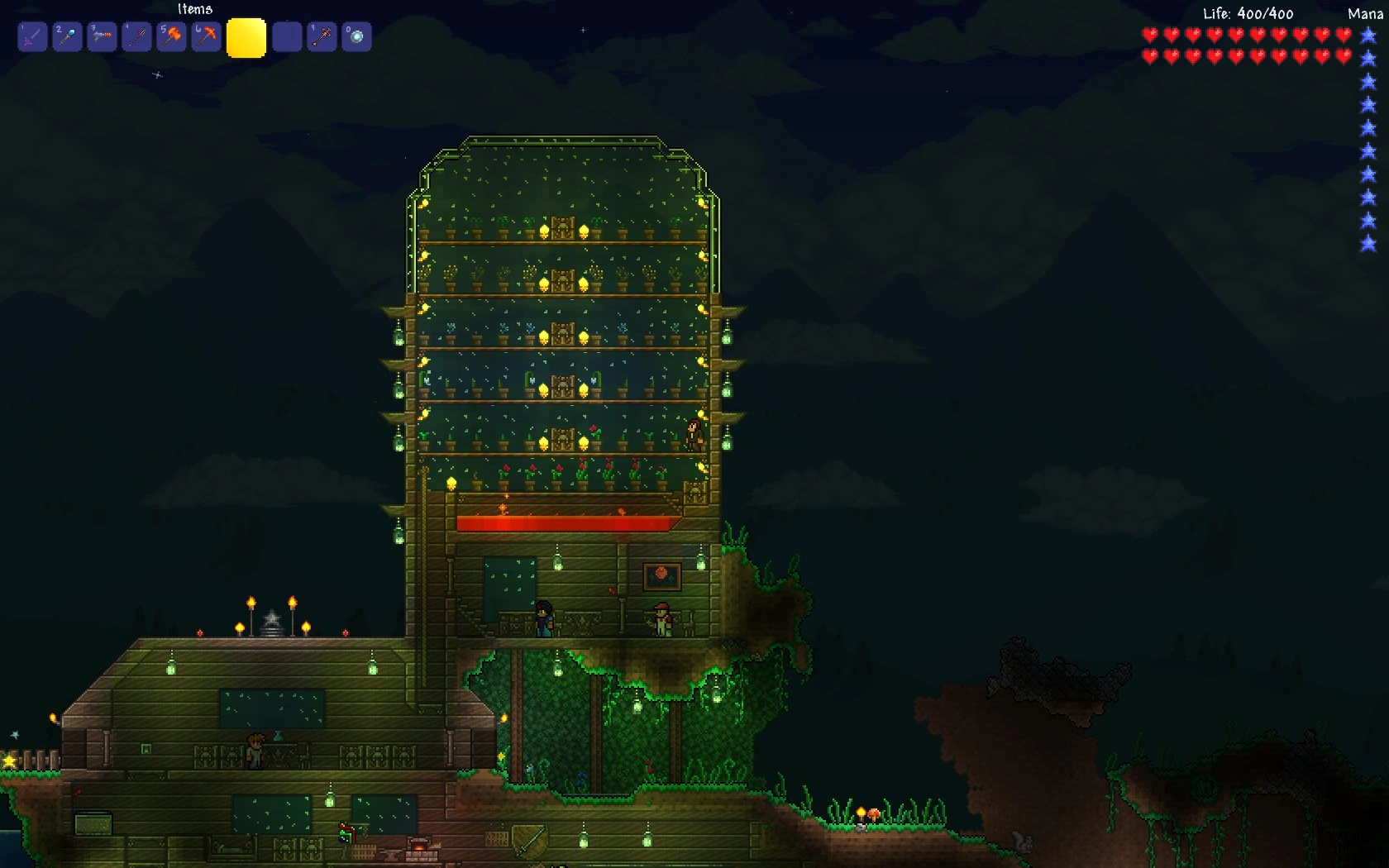Open the chest on the top greenhouse floor

pyautogui.click(x=565, y=229)
